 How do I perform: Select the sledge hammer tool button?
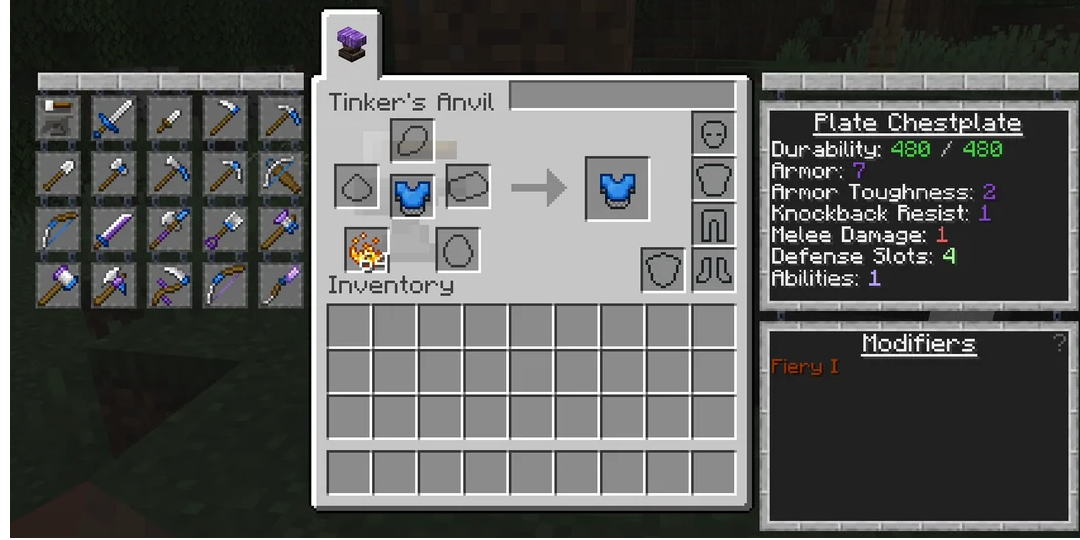point(58,286)
